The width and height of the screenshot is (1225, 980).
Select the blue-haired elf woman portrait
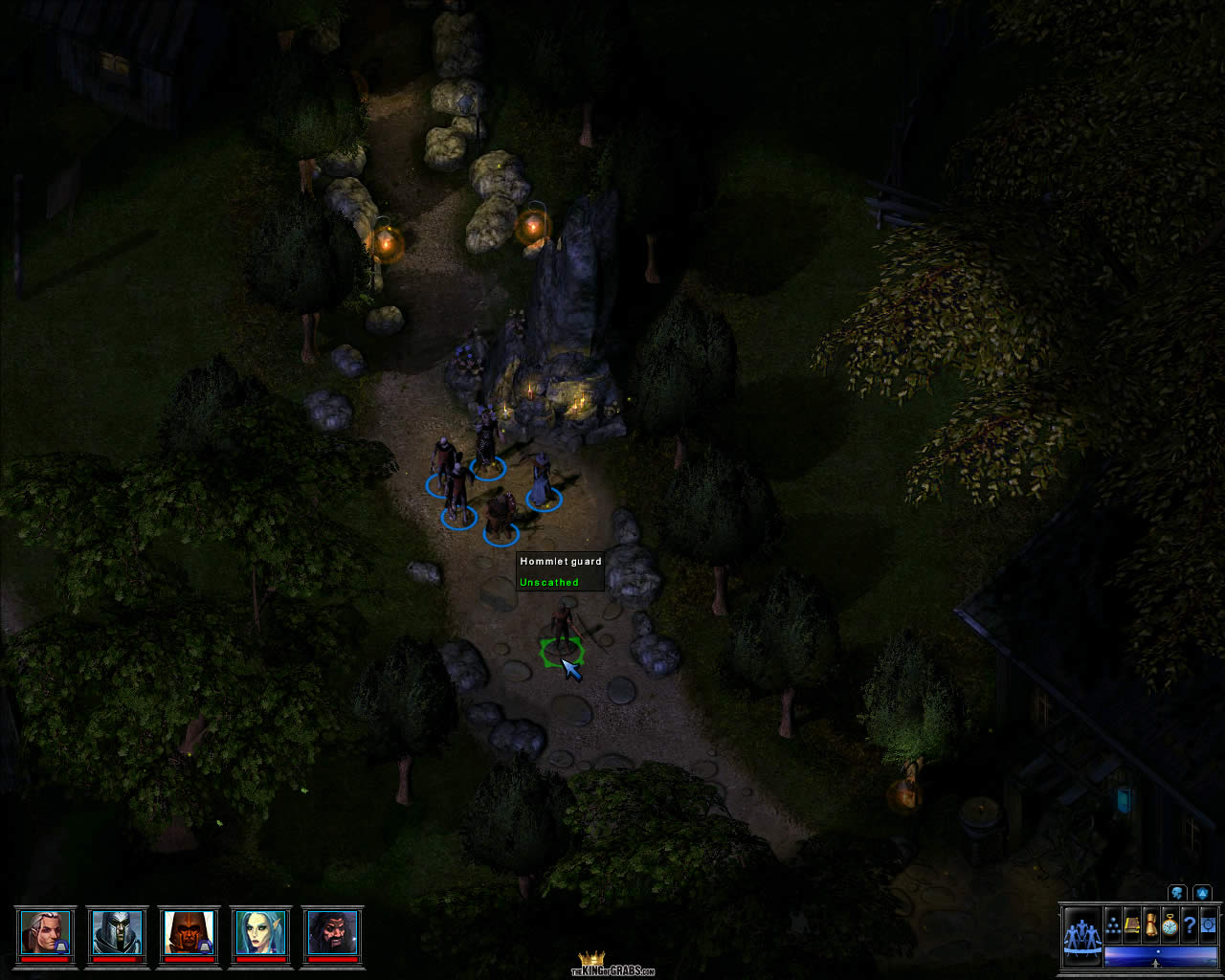click(x=260, y=931)
